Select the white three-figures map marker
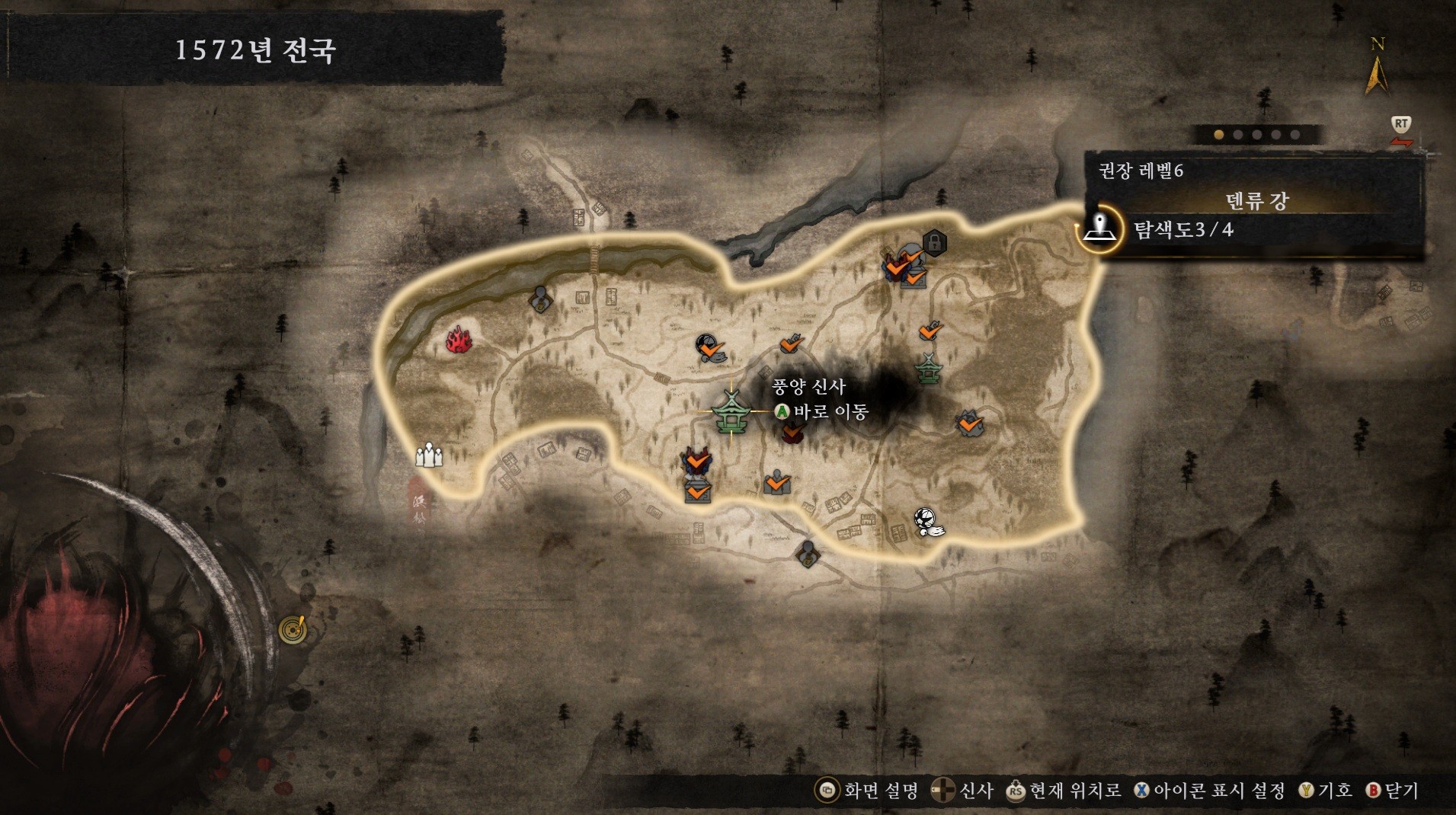The height and width of the screenshot is (815, 1456). coord(429,455)
